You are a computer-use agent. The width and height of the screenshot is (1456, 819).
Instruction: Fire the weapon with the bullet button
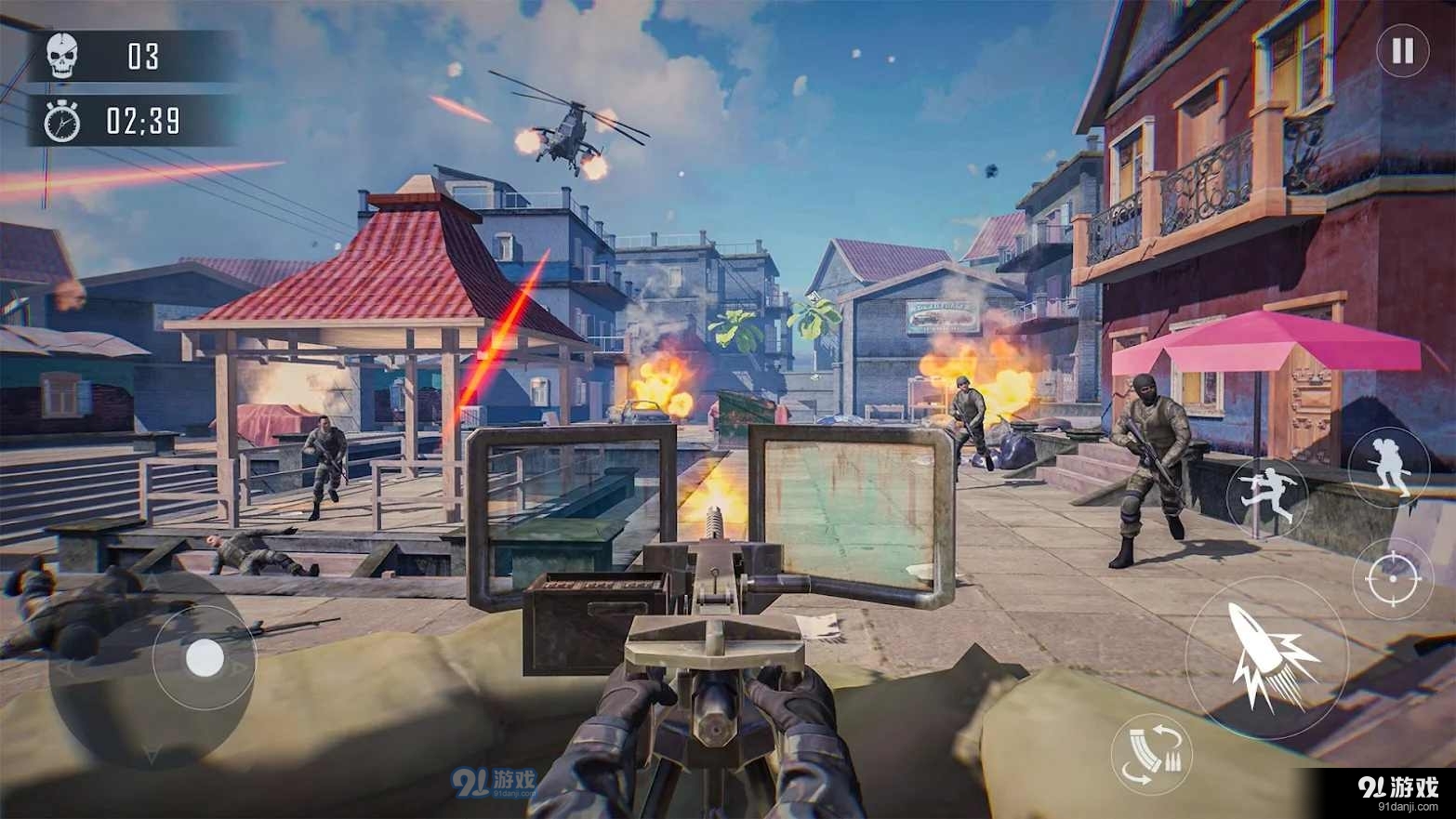(x=1266, y=656)
